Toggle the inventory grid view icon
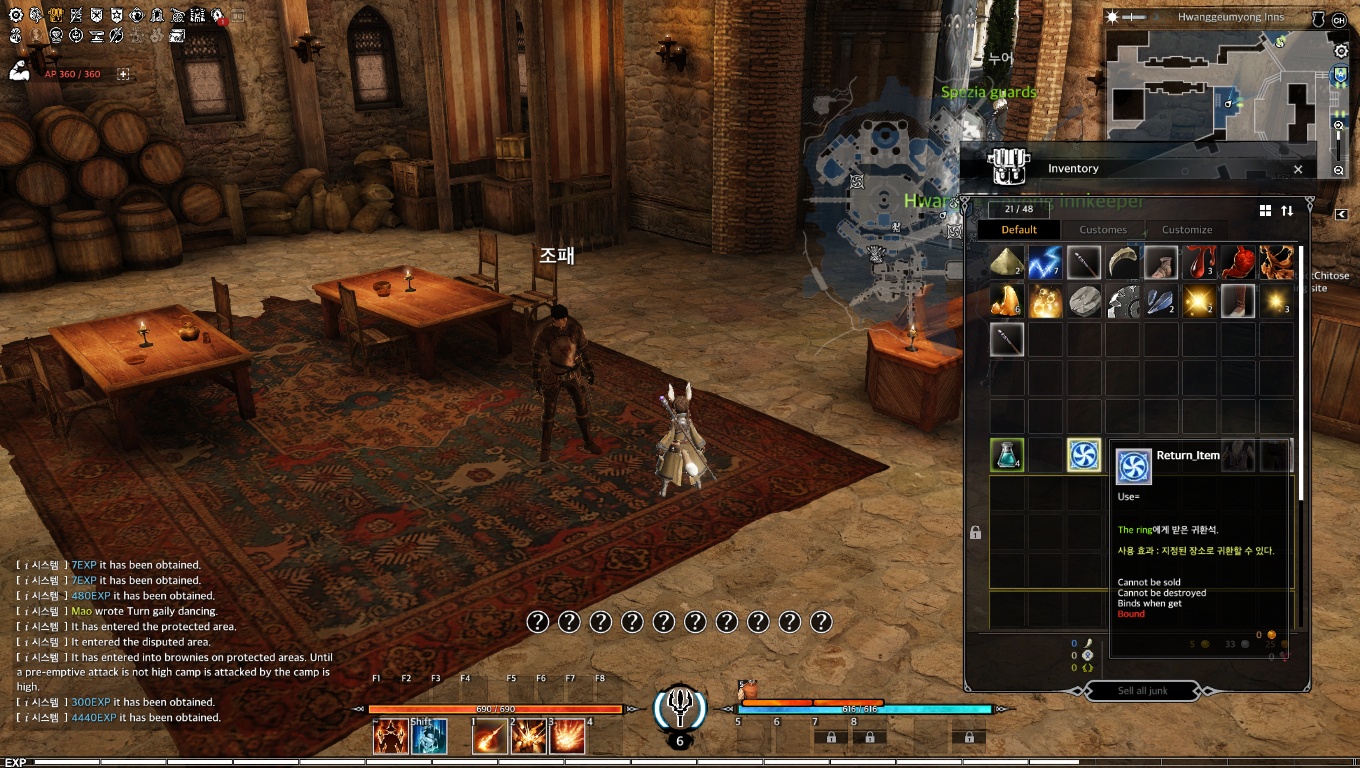The image size is (1360, 768). point(1265,211)
